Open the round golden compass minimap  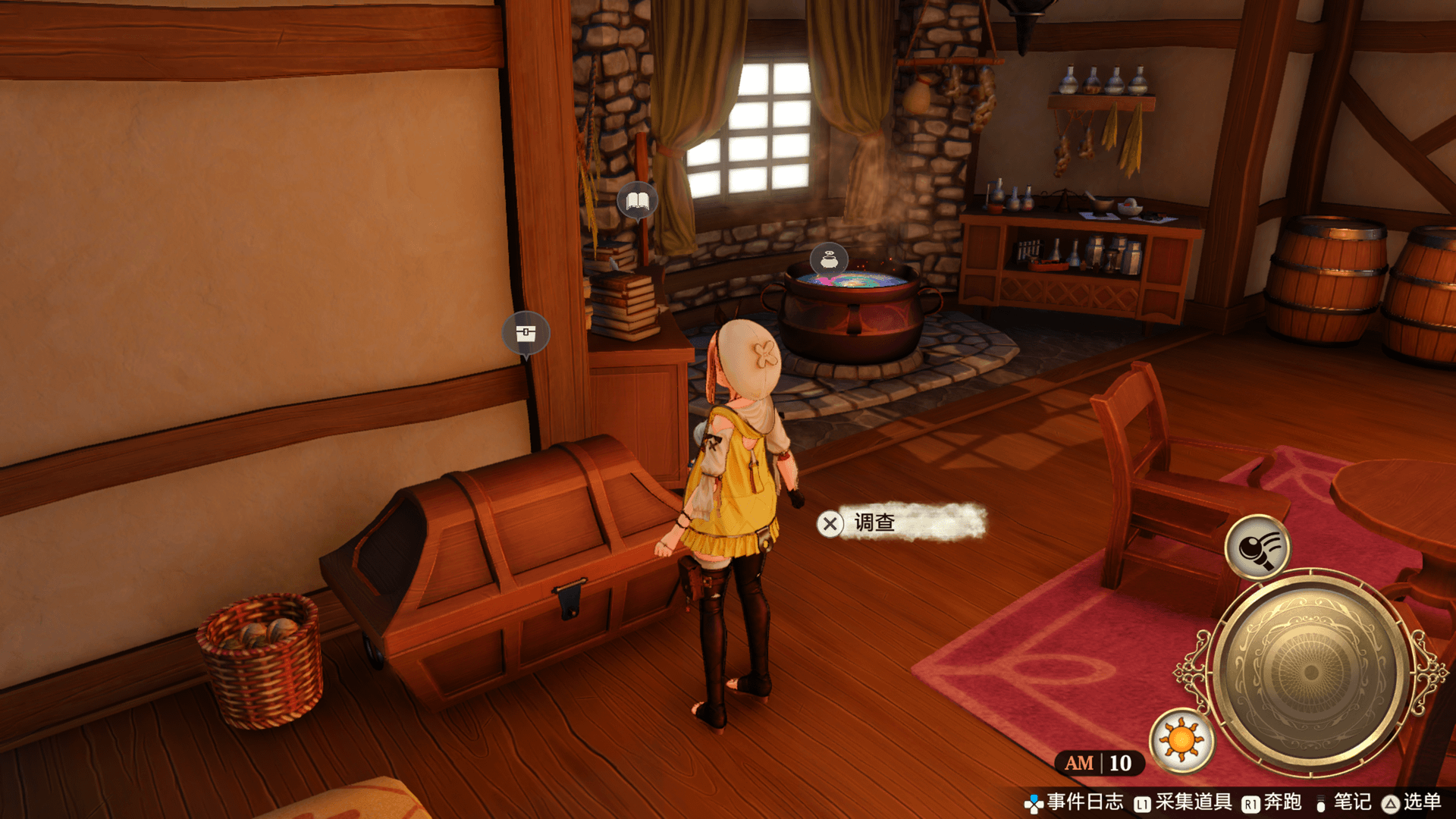click(x=1310, y=672)
